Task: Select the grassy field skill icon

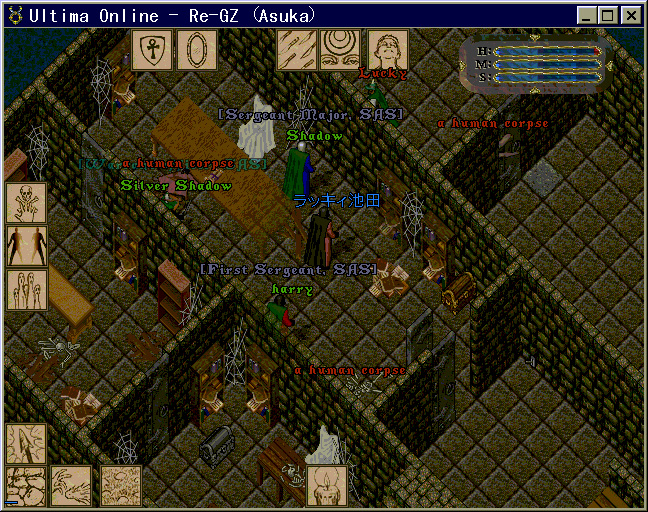Action: click(x=120, y=487)
